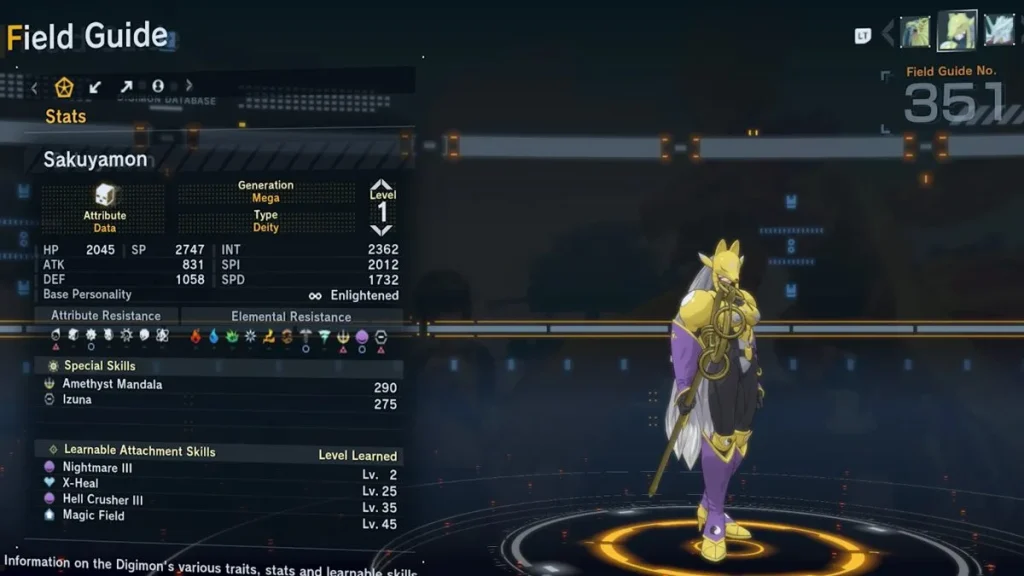Screen dimensions: 1024x576
Task: Select the Stats pentagon tab
Action: pyautogui.click(x=65, y=87)
